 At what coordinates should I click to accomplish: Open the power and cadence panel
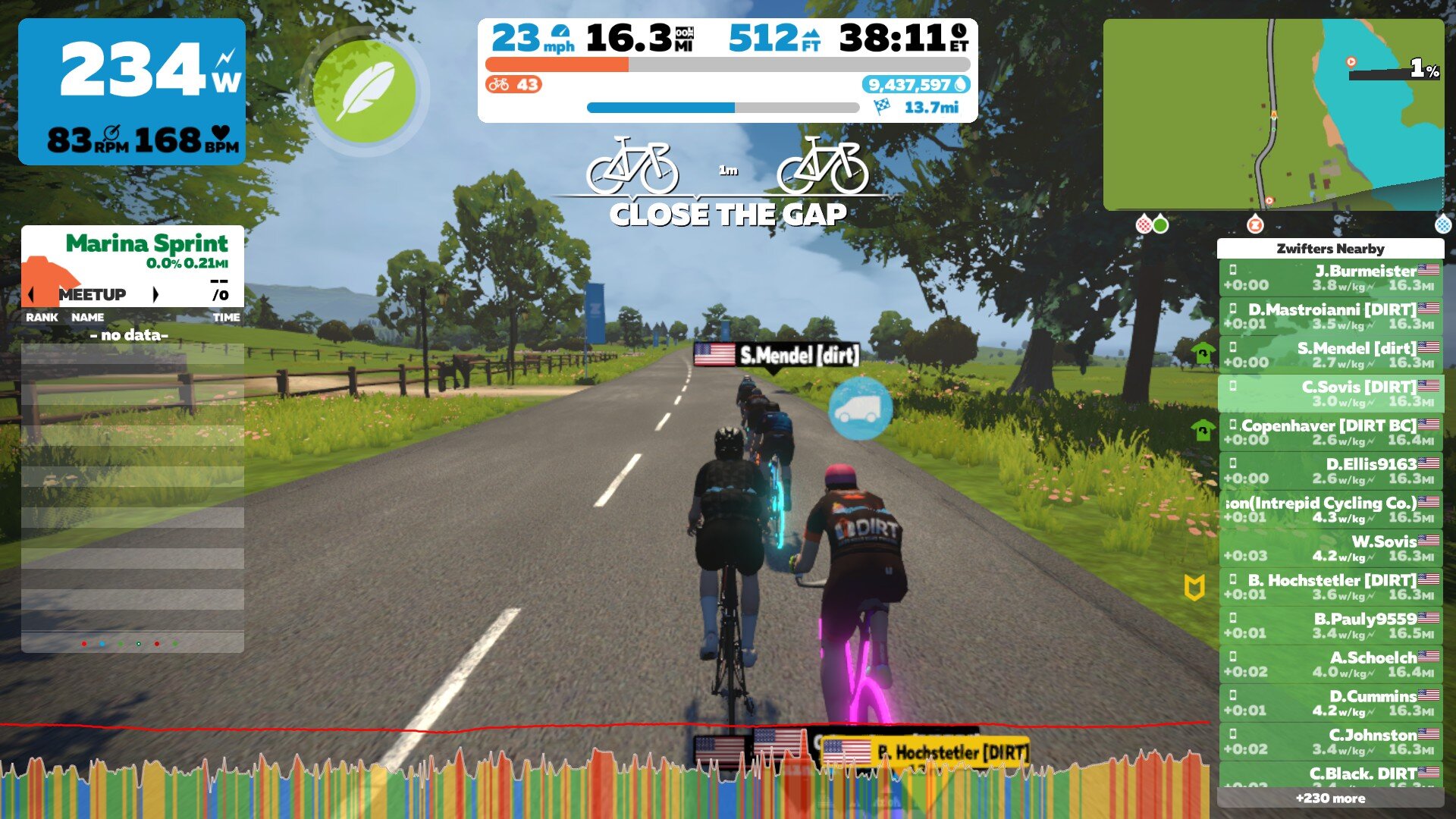click(x=132, y=92)
